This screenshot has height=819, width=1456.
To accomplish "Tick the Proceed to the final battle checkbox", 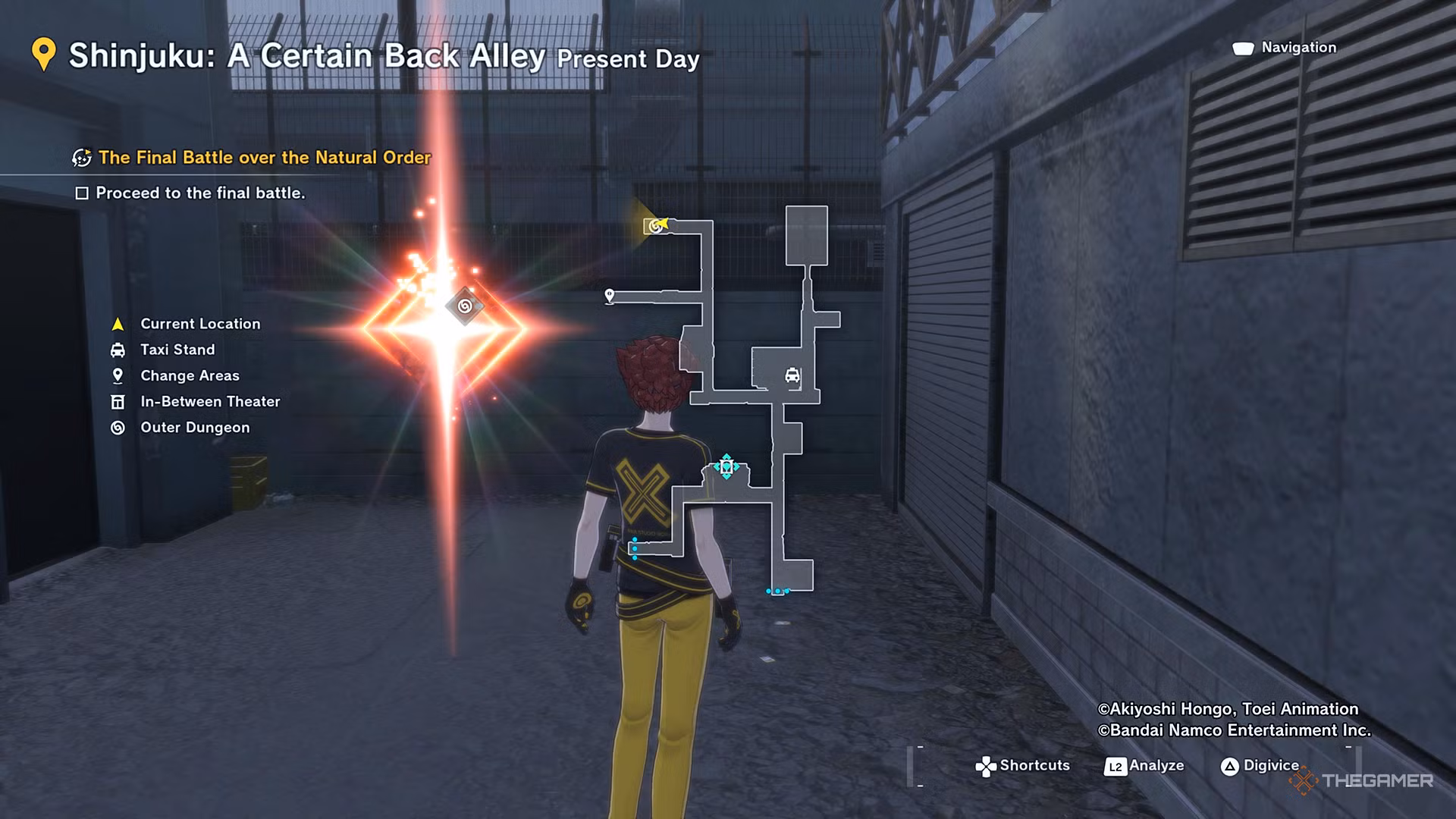I will (82, 193).
